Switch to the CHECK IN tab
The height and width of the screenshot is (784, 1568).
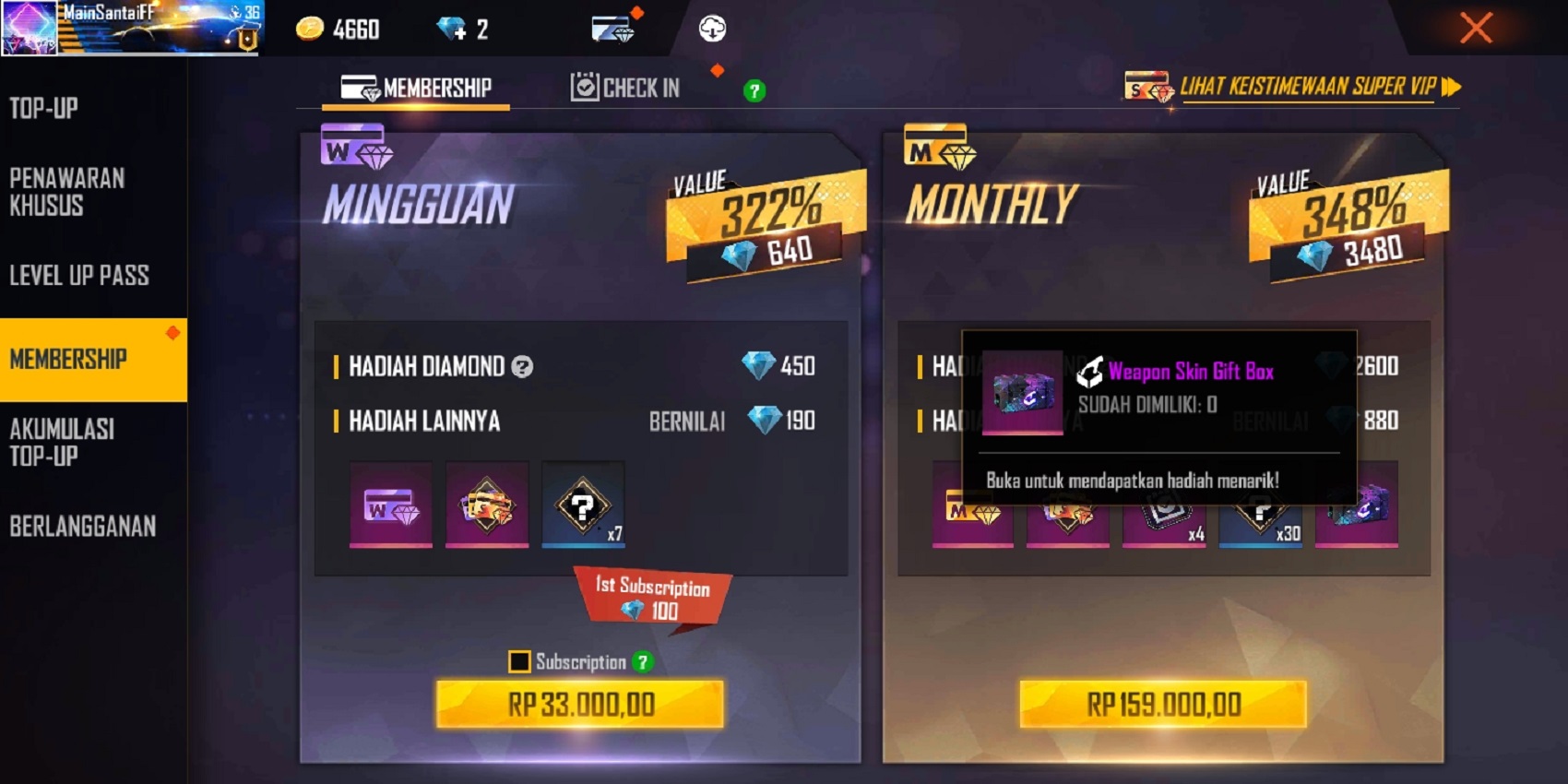tap(627, 88)
